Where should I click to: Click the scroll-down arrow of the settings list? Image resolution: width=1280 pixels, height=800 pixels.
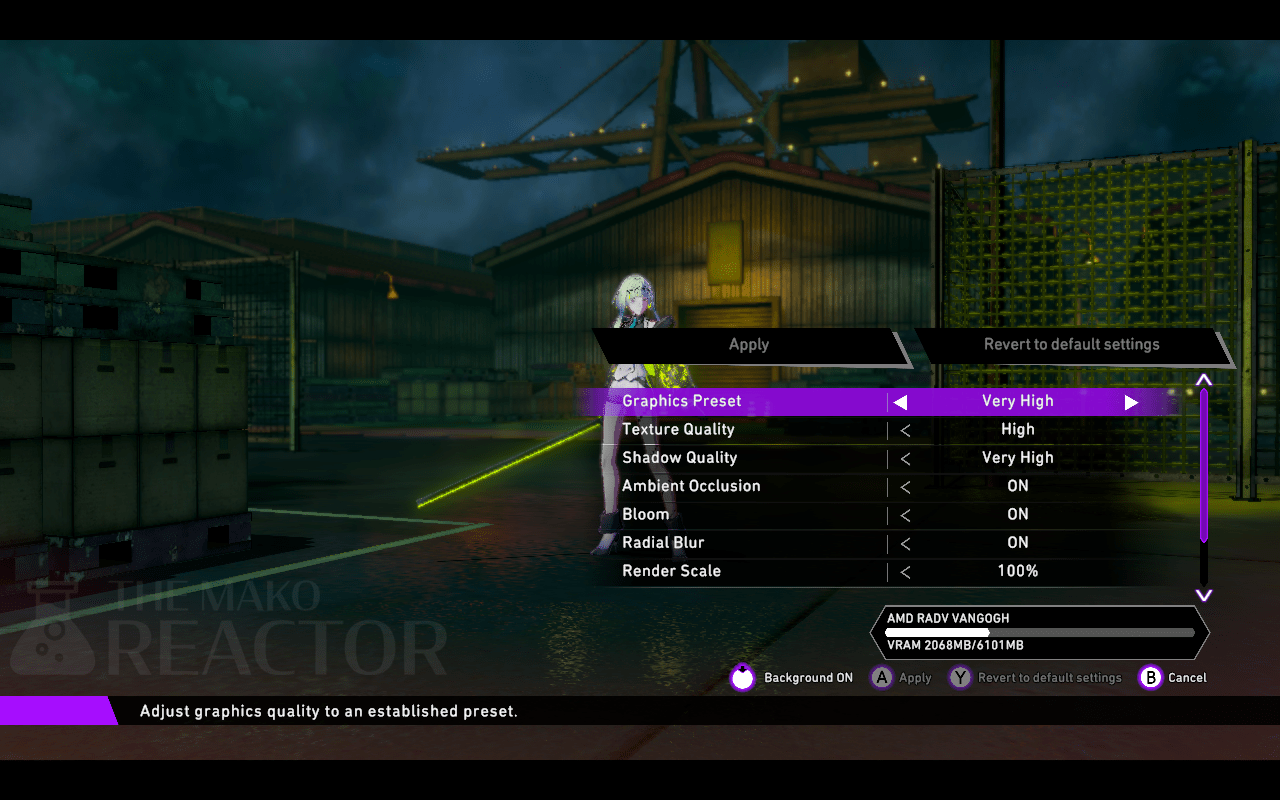[x=1204, y=595]
